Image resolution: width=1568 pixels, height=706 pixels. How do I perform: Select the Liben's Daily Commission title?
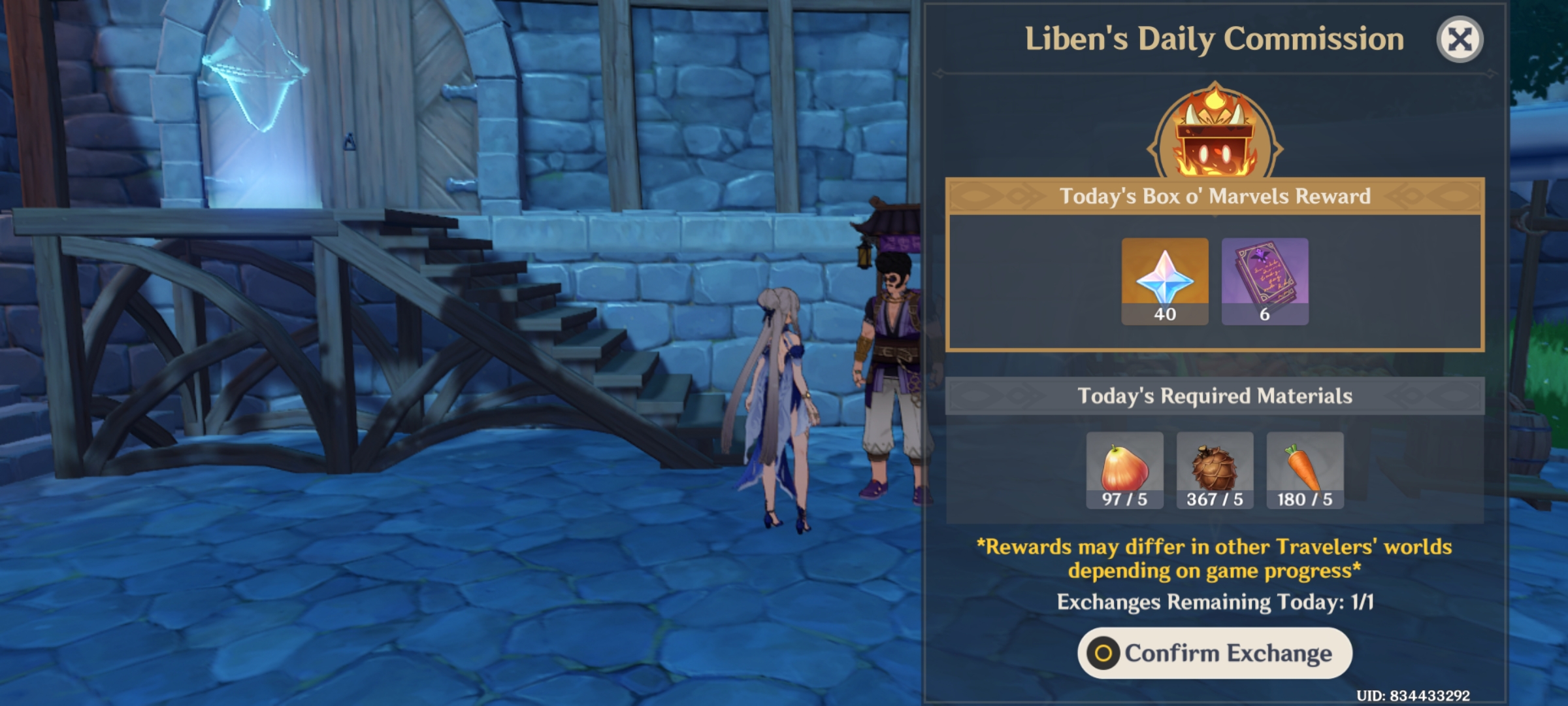(x=1213, y=39)
